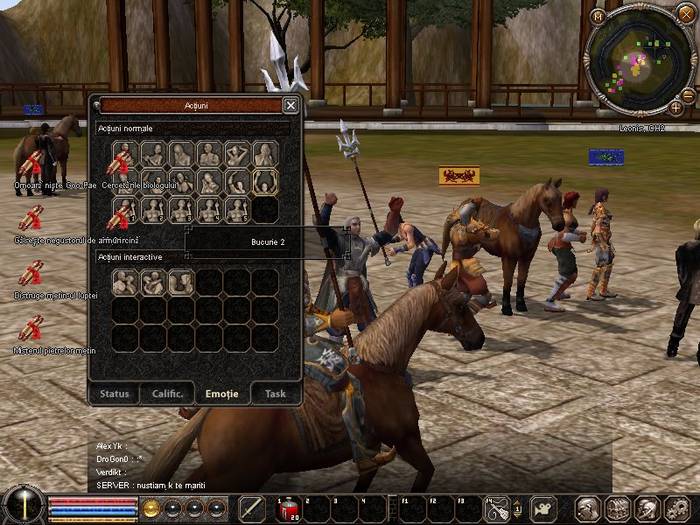This screenshot has width=700, height=525.
Task: Select the Emoție tab
Action: click(221, 394)
